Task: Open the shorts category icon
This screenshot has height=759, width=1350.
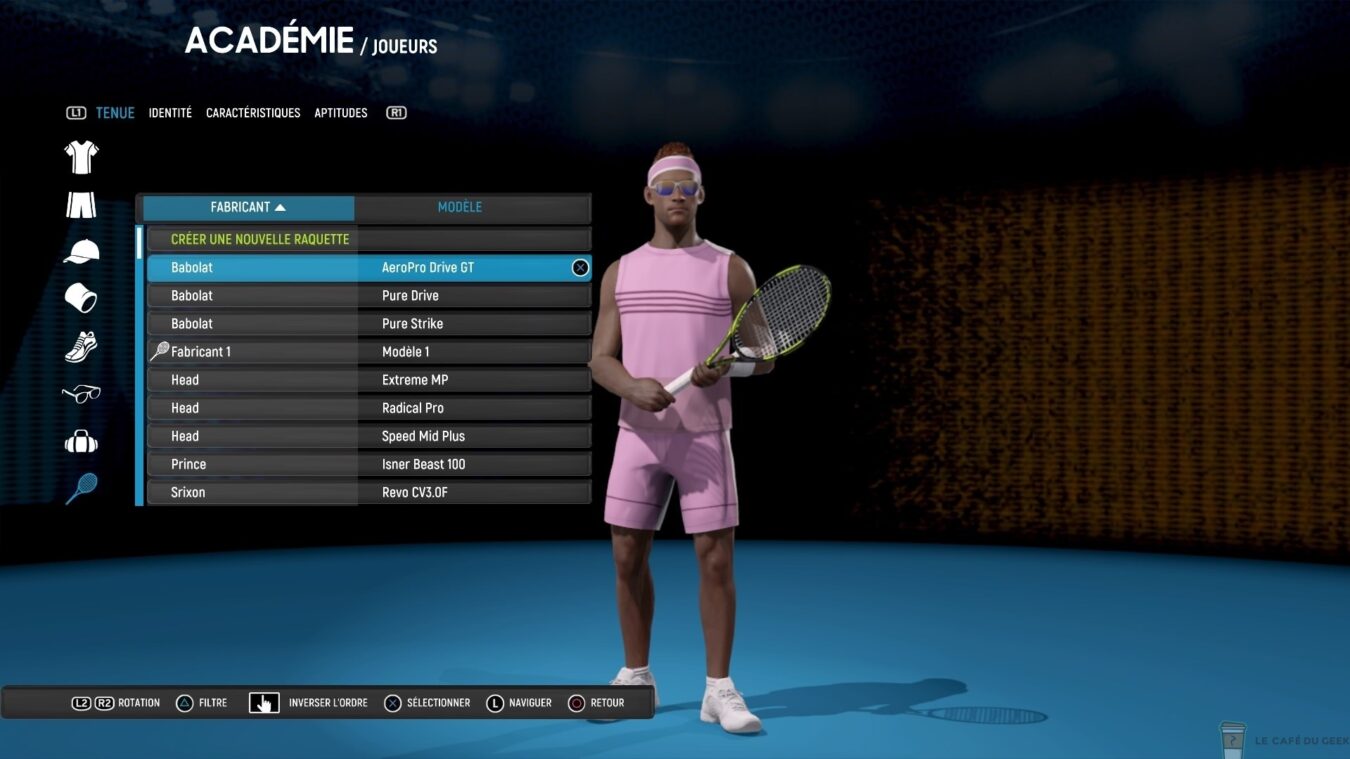Action: click(x=81, y=205)
